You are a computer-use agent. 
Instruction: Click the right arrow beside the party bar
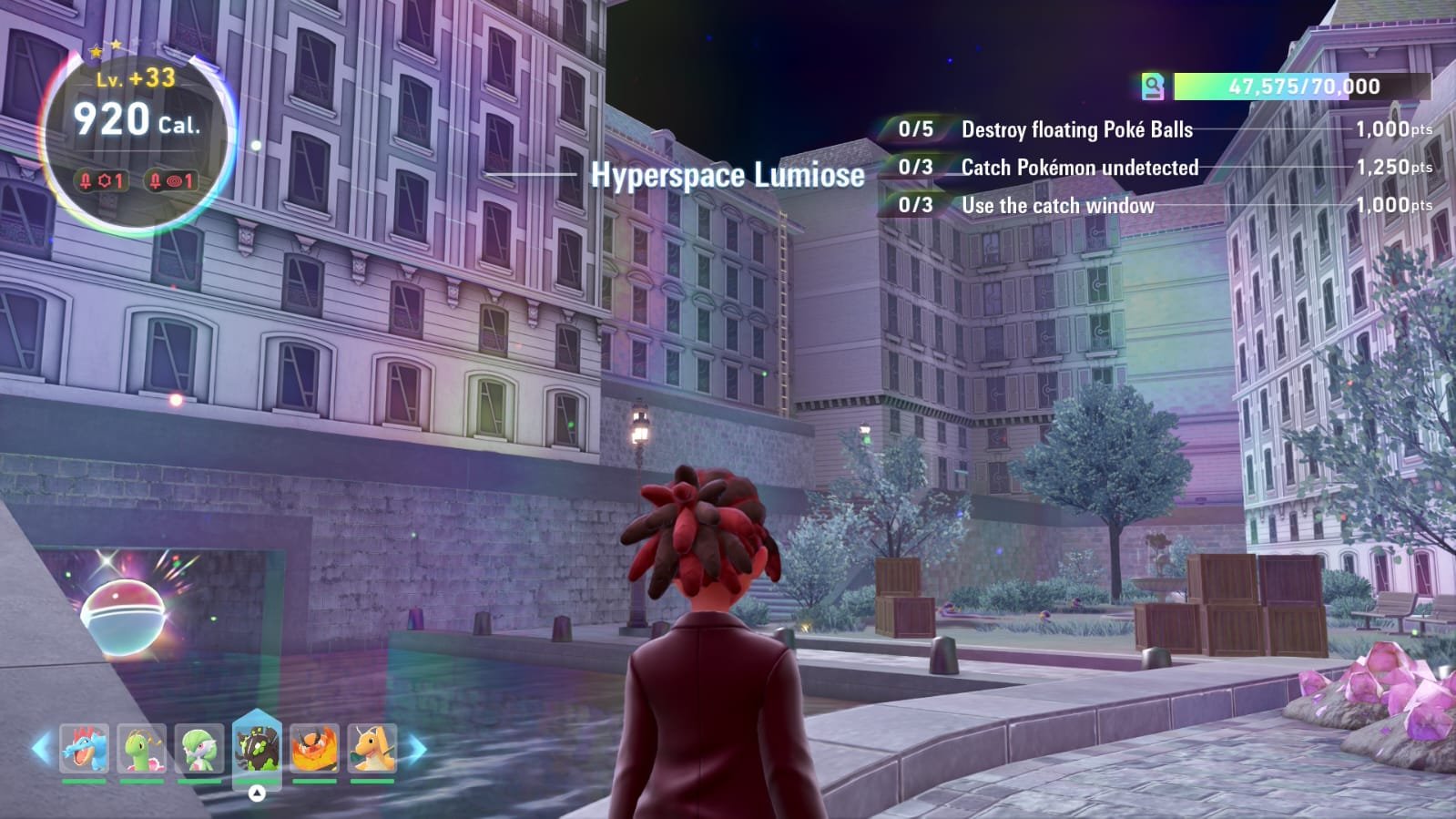[416, 749]
